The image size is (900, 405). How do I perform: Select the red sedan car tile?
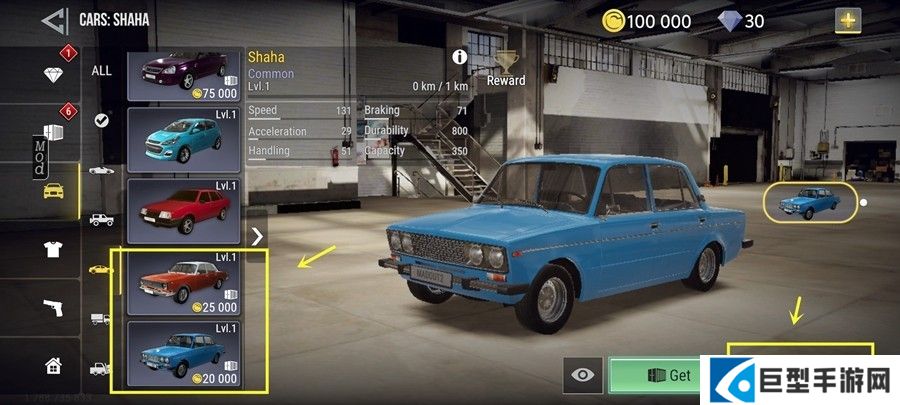[x=185, y=209]
